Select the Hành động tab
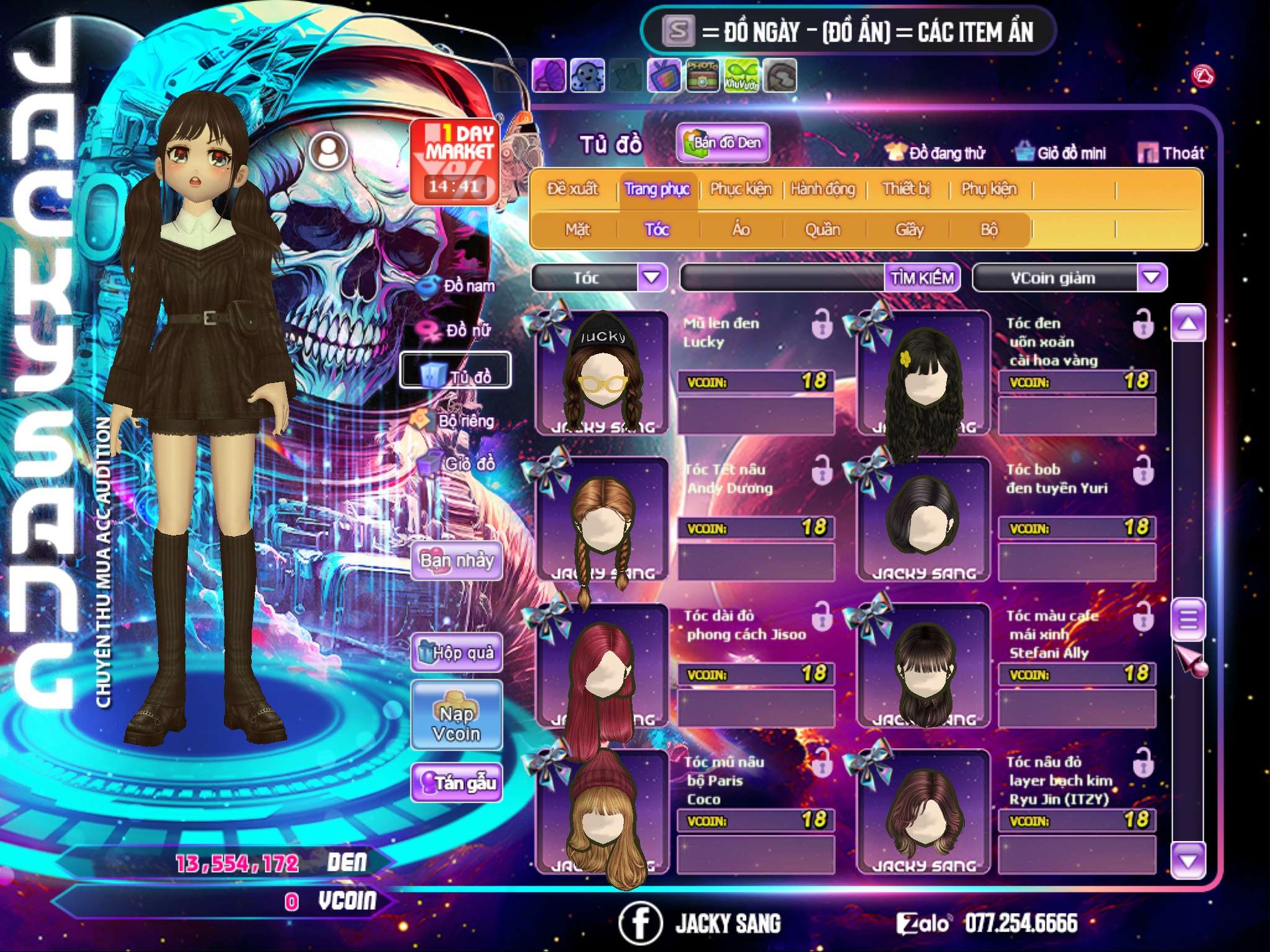Image resolution: width=1270 pixels, height=952 pixels. (x=823, y=188)
